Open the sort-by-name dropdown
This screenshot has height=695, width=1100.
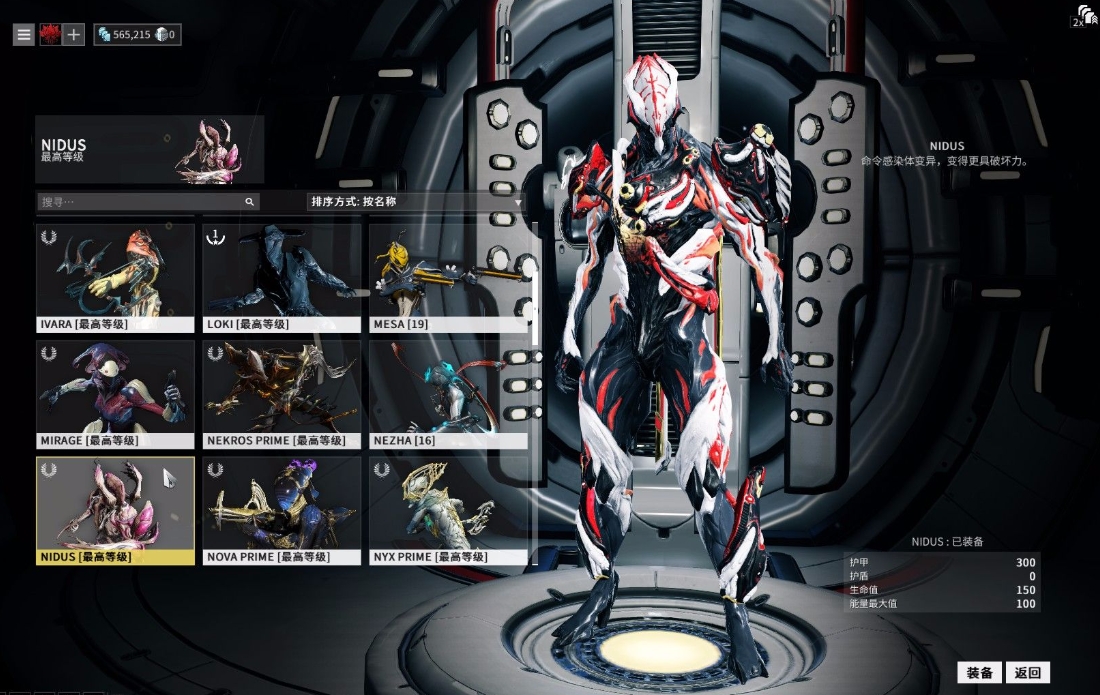pyautogui.click(x=416, y=202)
